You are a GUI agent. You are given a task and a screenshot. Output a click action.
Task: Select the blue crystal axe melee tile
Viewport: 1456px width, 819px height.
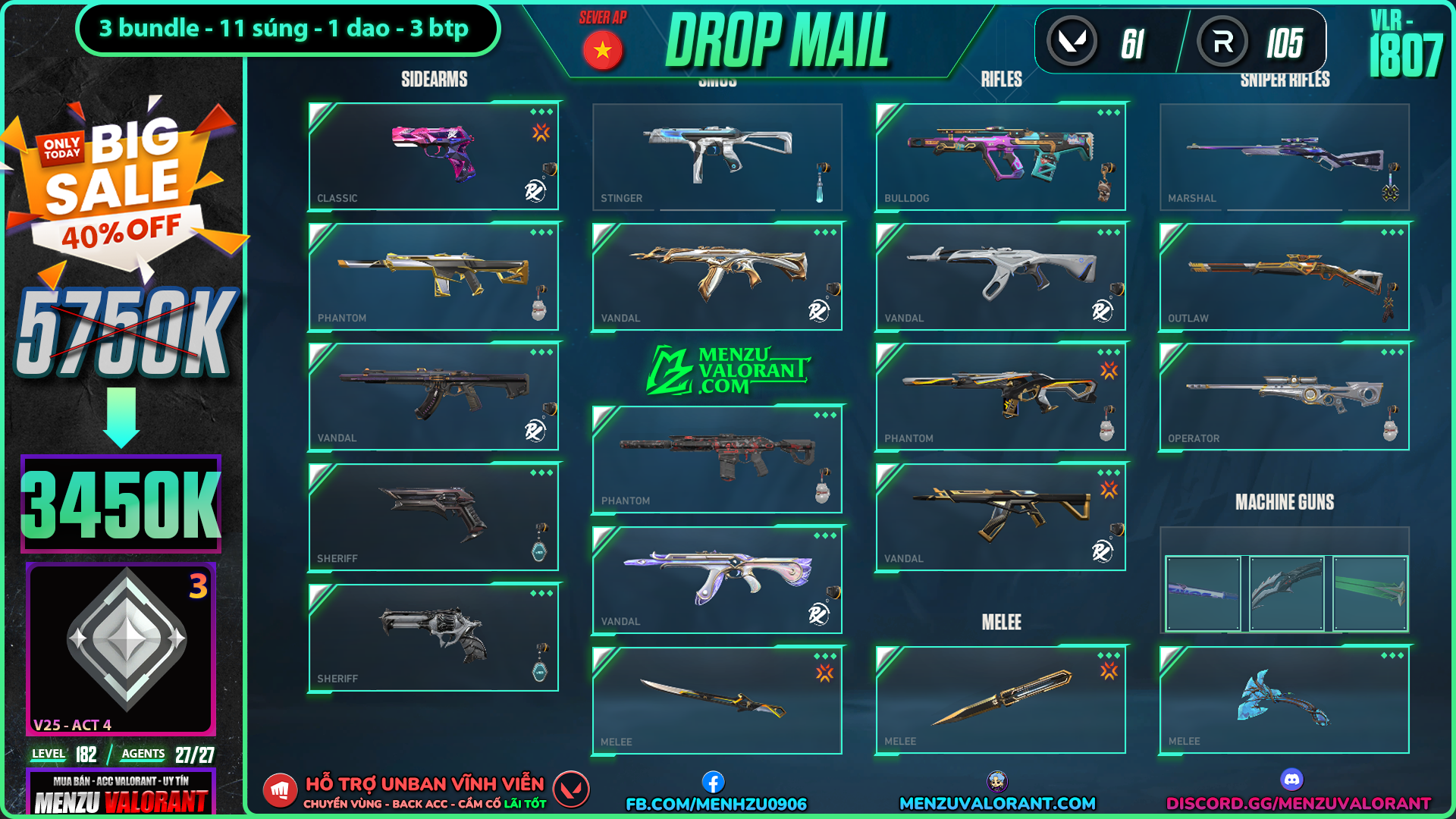pyautogui.click(x=1284, y=699)
